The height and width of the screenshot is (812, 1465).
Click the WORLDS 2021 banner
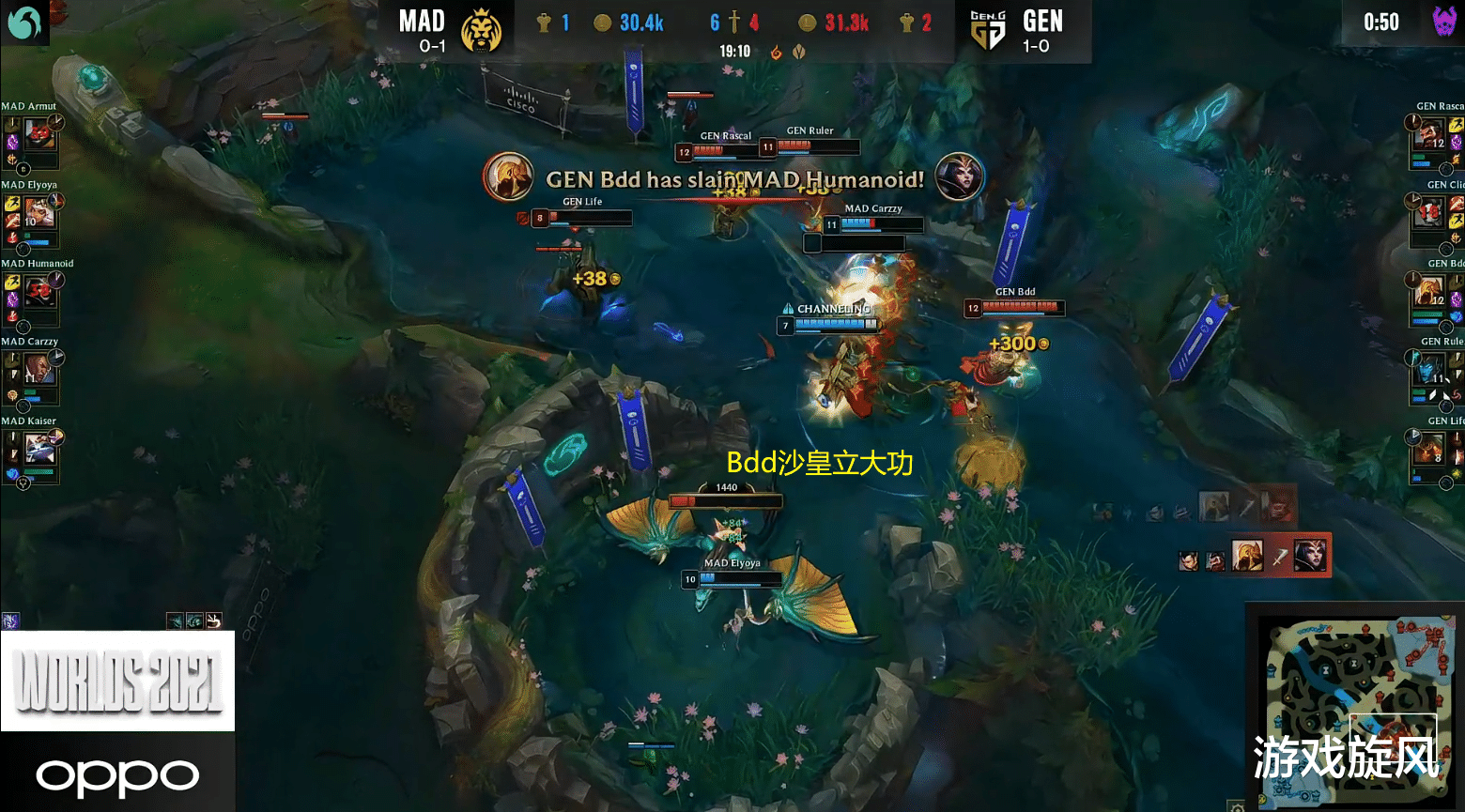tap(117, 678)
